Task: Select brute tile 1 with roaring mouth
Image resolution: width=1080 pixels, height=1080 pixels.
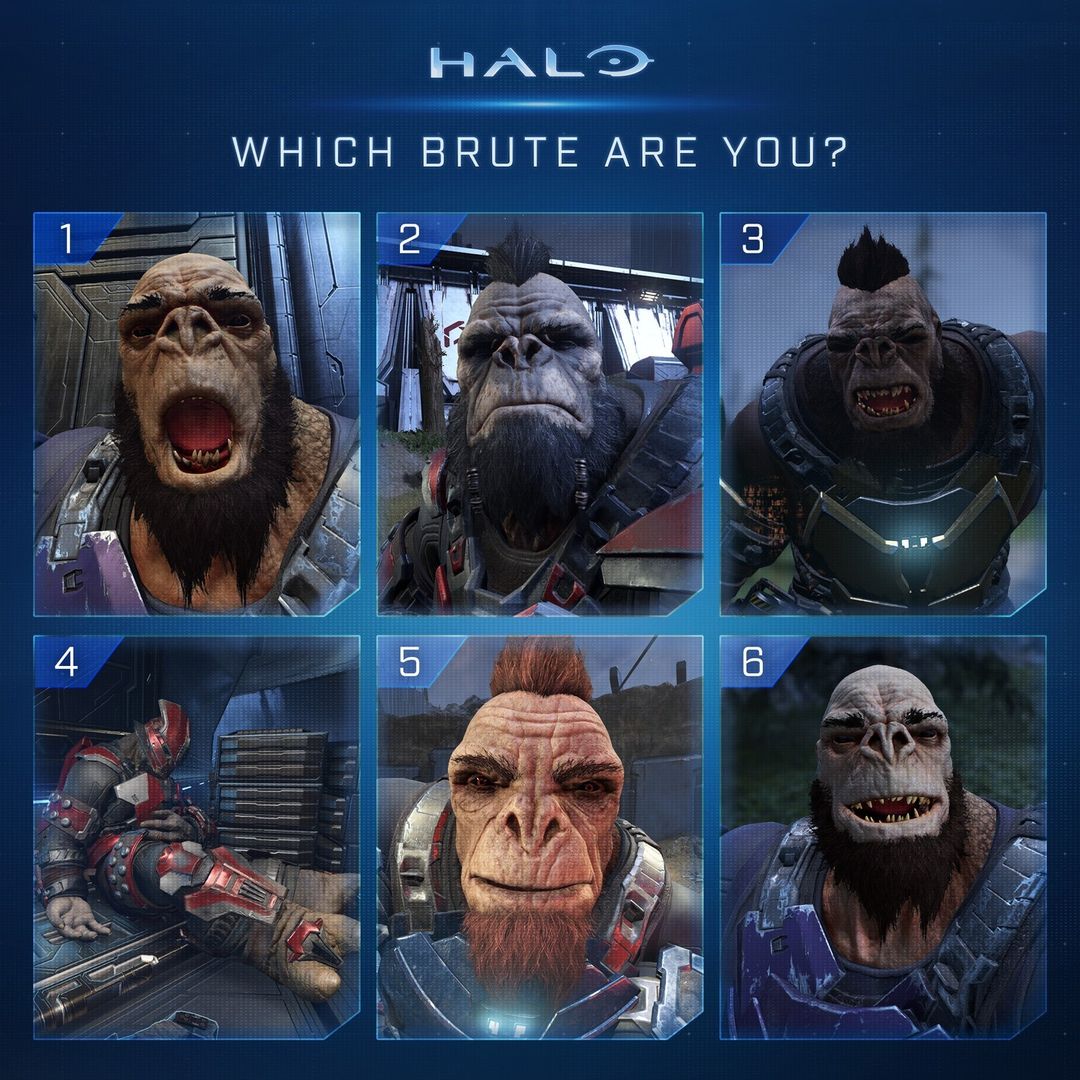Action: coord(197,414)
